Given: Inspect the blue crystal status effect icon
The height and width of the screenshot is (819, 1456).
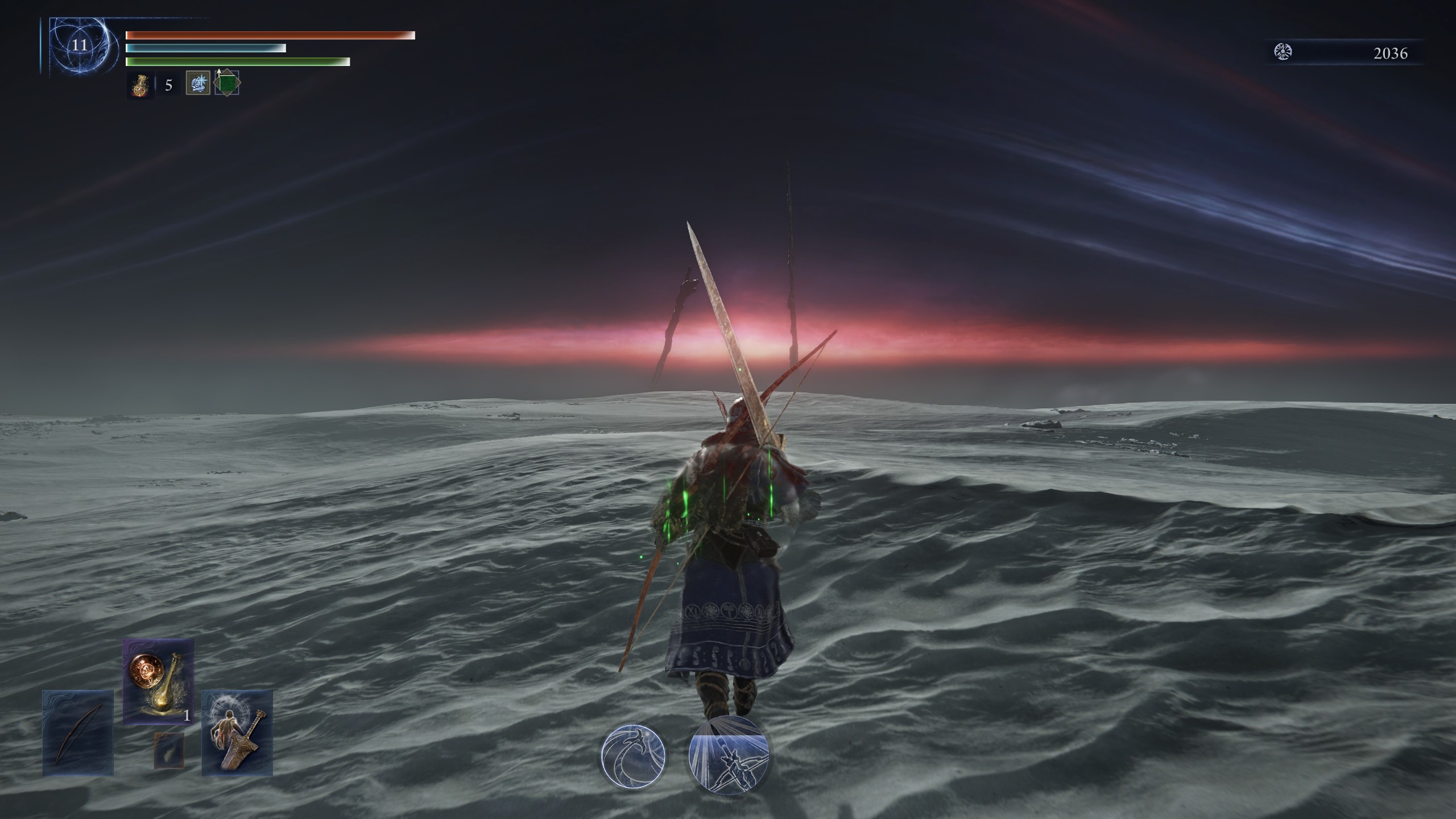Looking at the screenshot, I should pyautogui.click(x=198, y=84).
